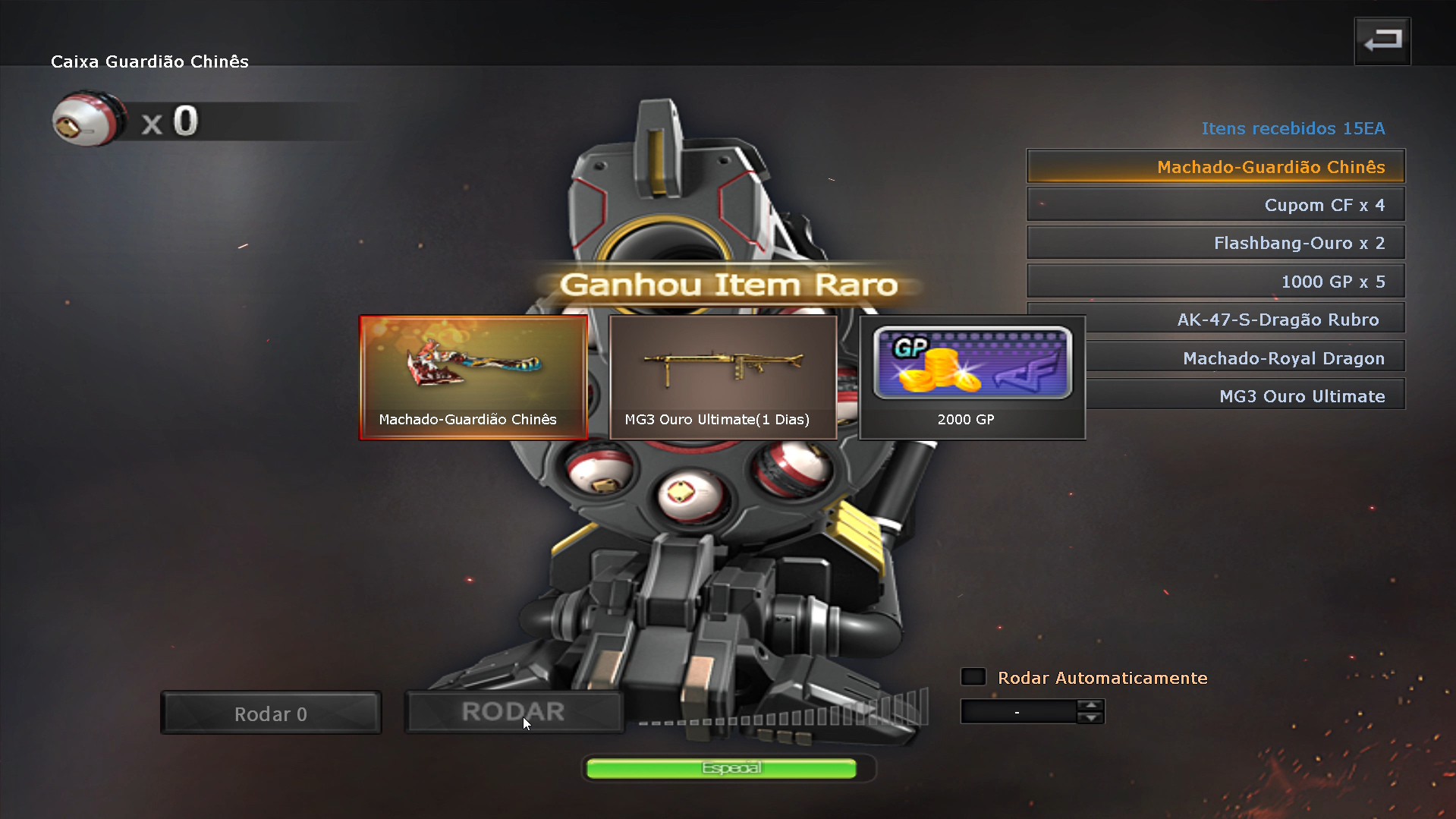Select the MG3 Ouro Ultimate reward card

(x=722, y=377)
